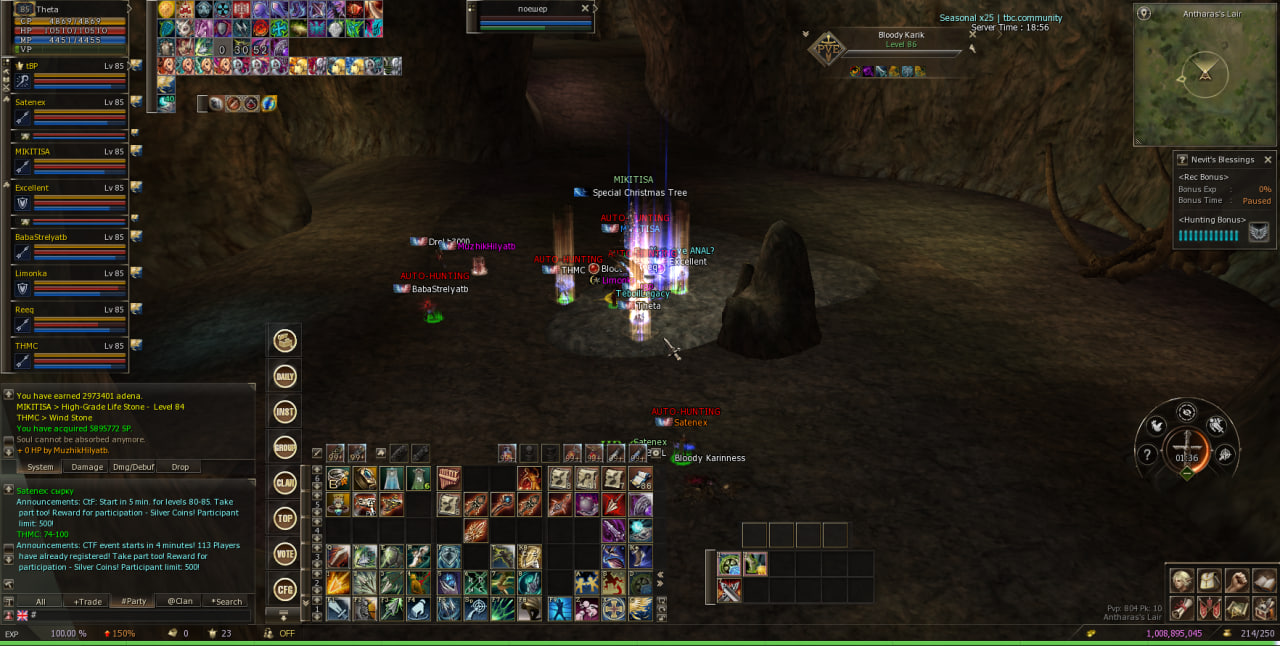
Task: Open the CLAN round button
Action: point(285,482)
